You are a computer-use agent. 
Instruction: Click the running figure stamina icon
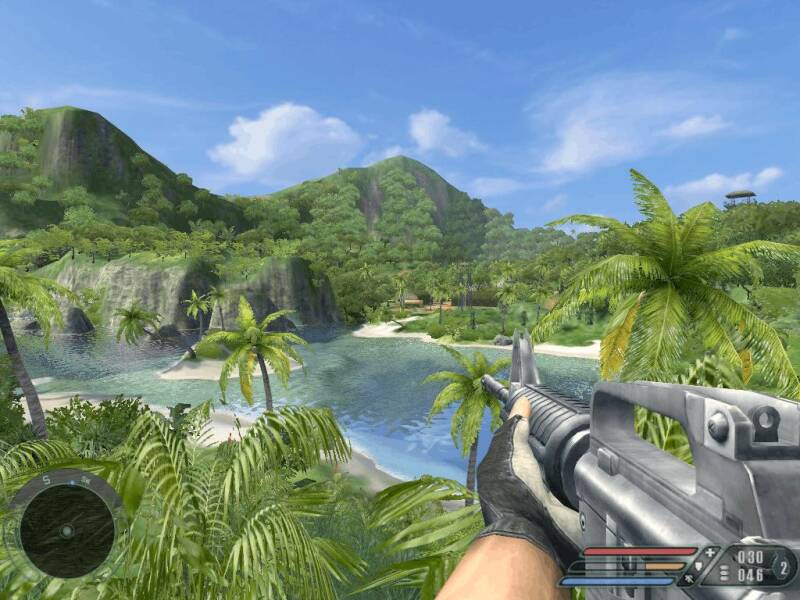click(x=688, y=579)
